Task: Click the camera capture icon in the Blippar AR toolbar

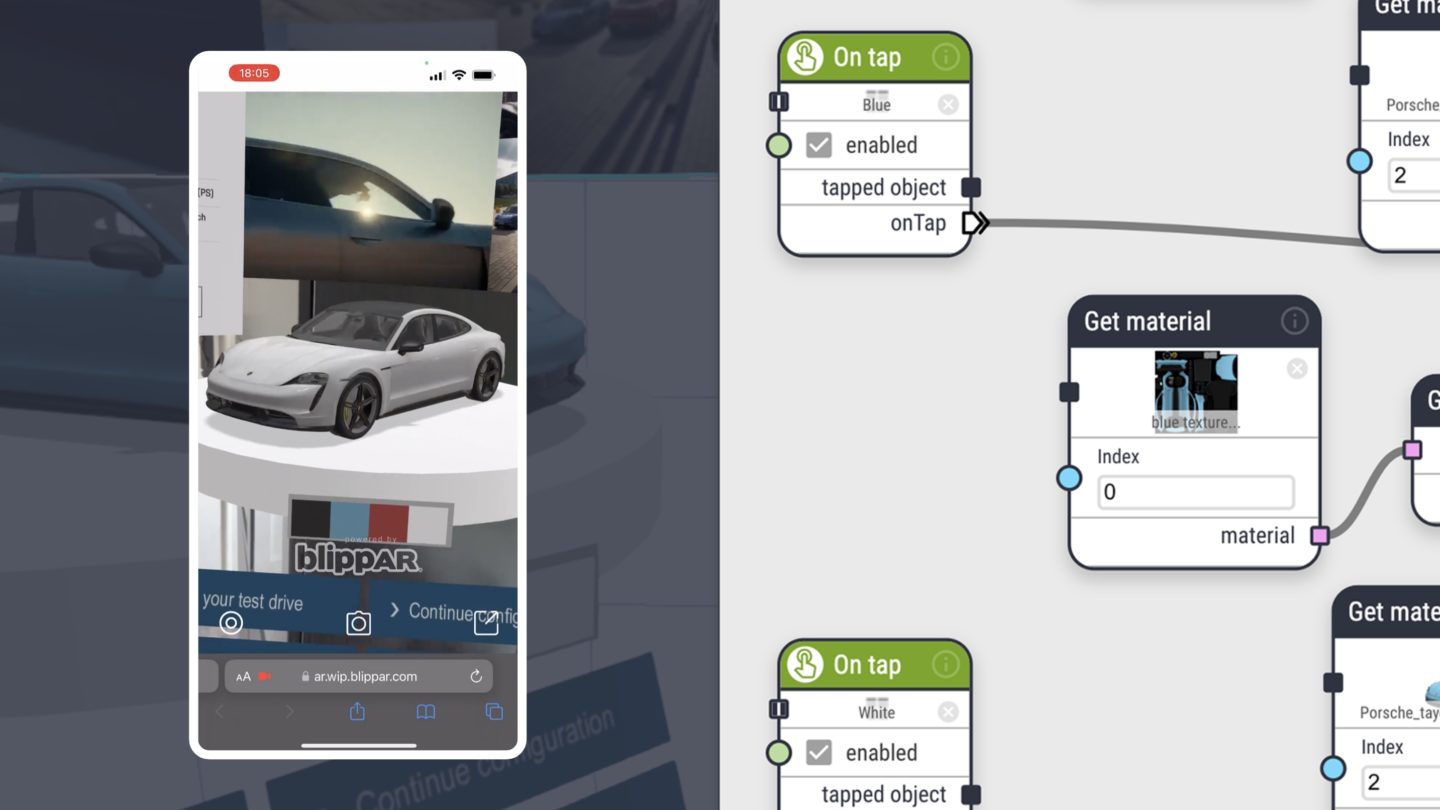Action: (x=358, y=623)
